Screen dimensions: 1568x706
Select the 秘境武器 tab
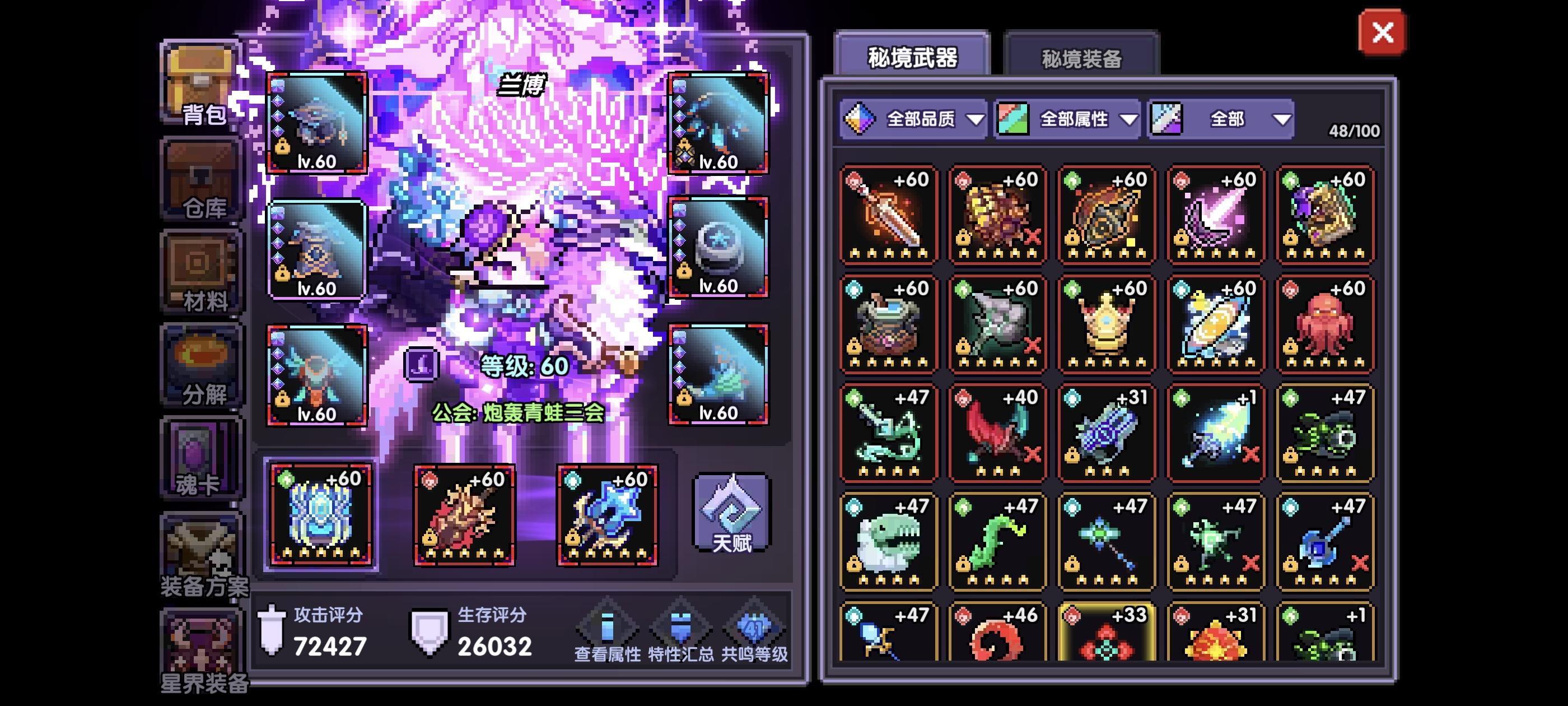click(911, 55)
